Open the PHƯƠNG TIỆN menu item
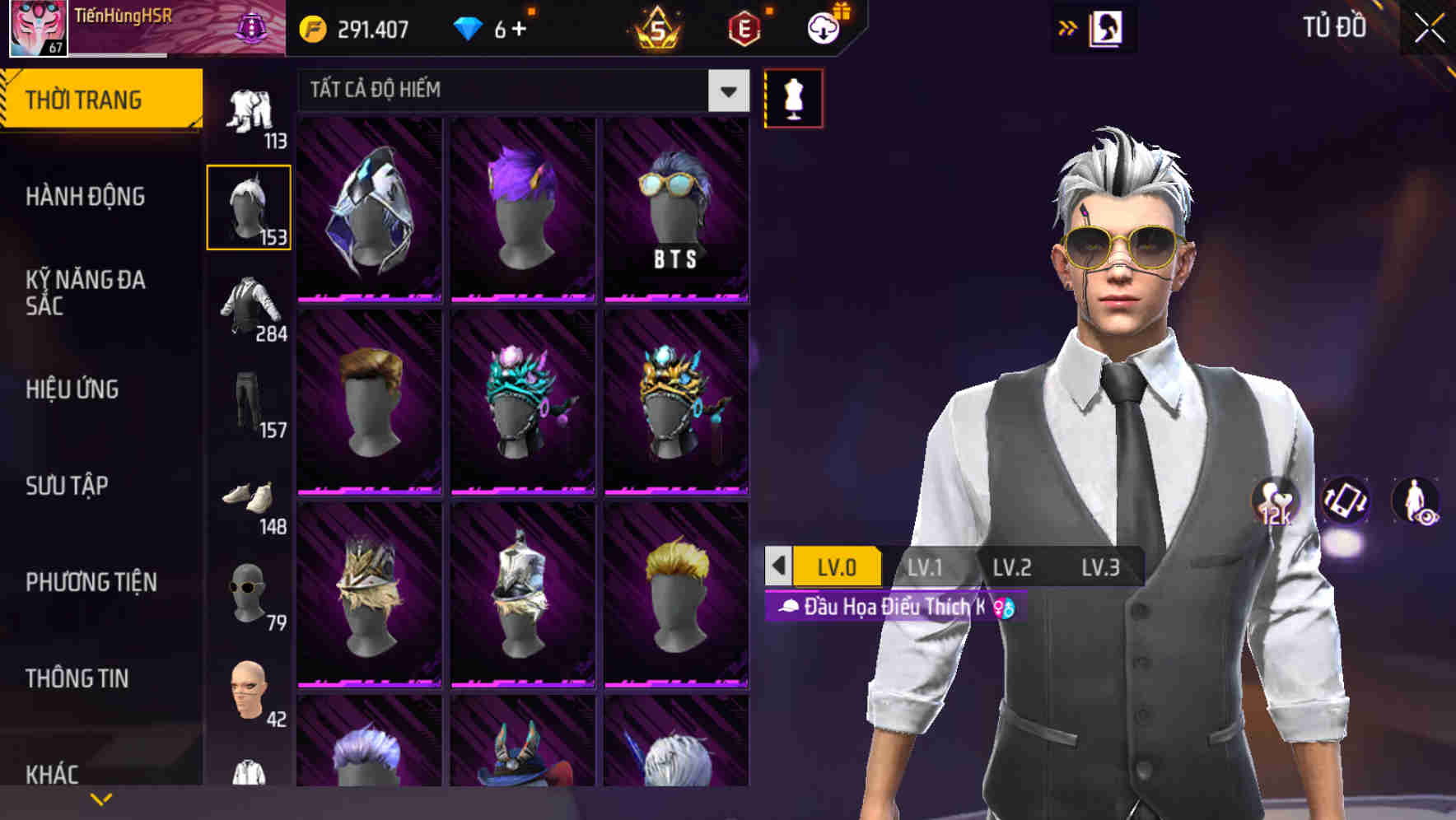Screen dimensions: 1456x820 [x=91, y=581]
